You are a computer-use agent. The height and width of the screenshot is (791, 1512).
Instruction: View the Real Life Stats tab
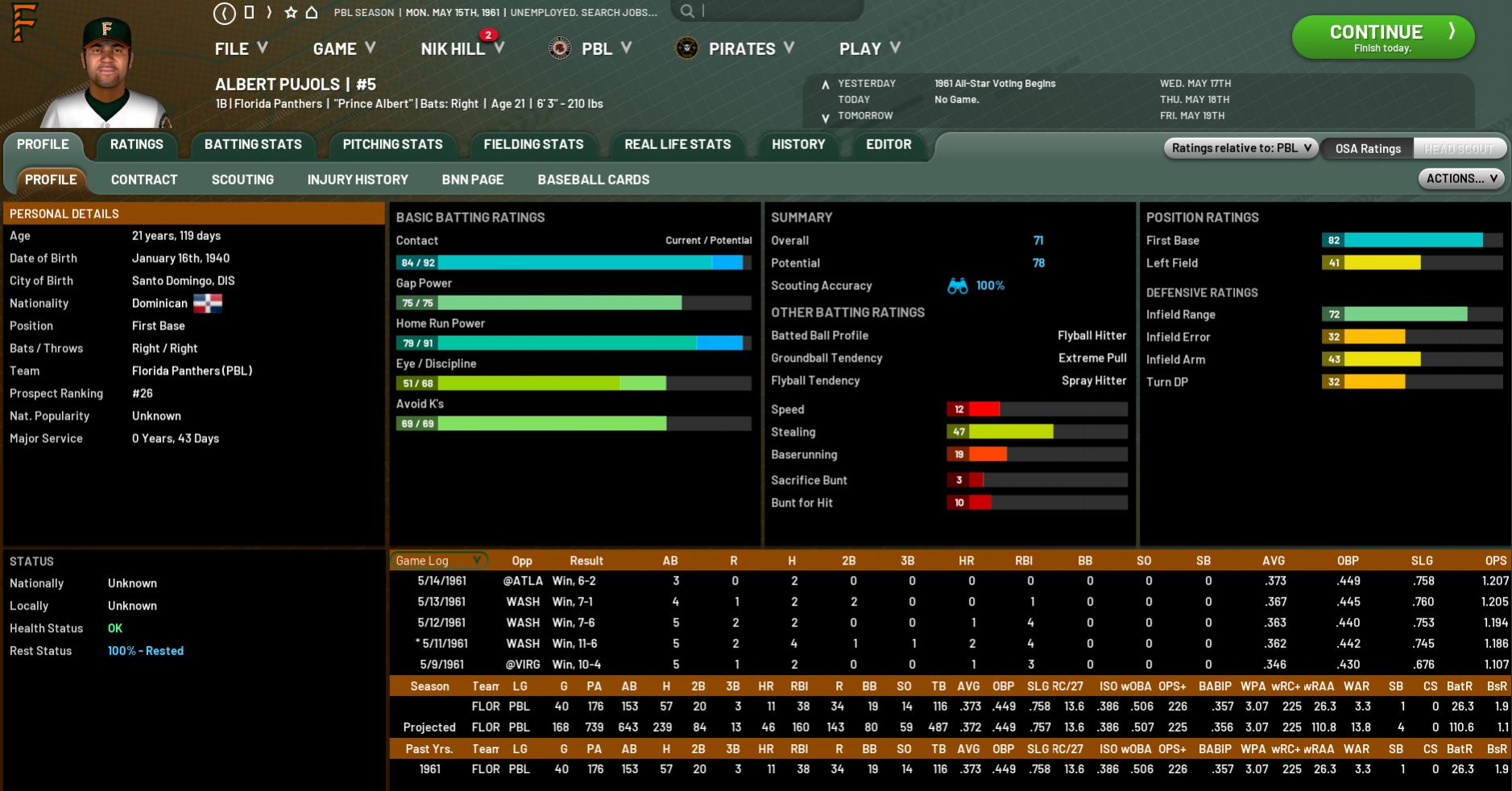677,145
